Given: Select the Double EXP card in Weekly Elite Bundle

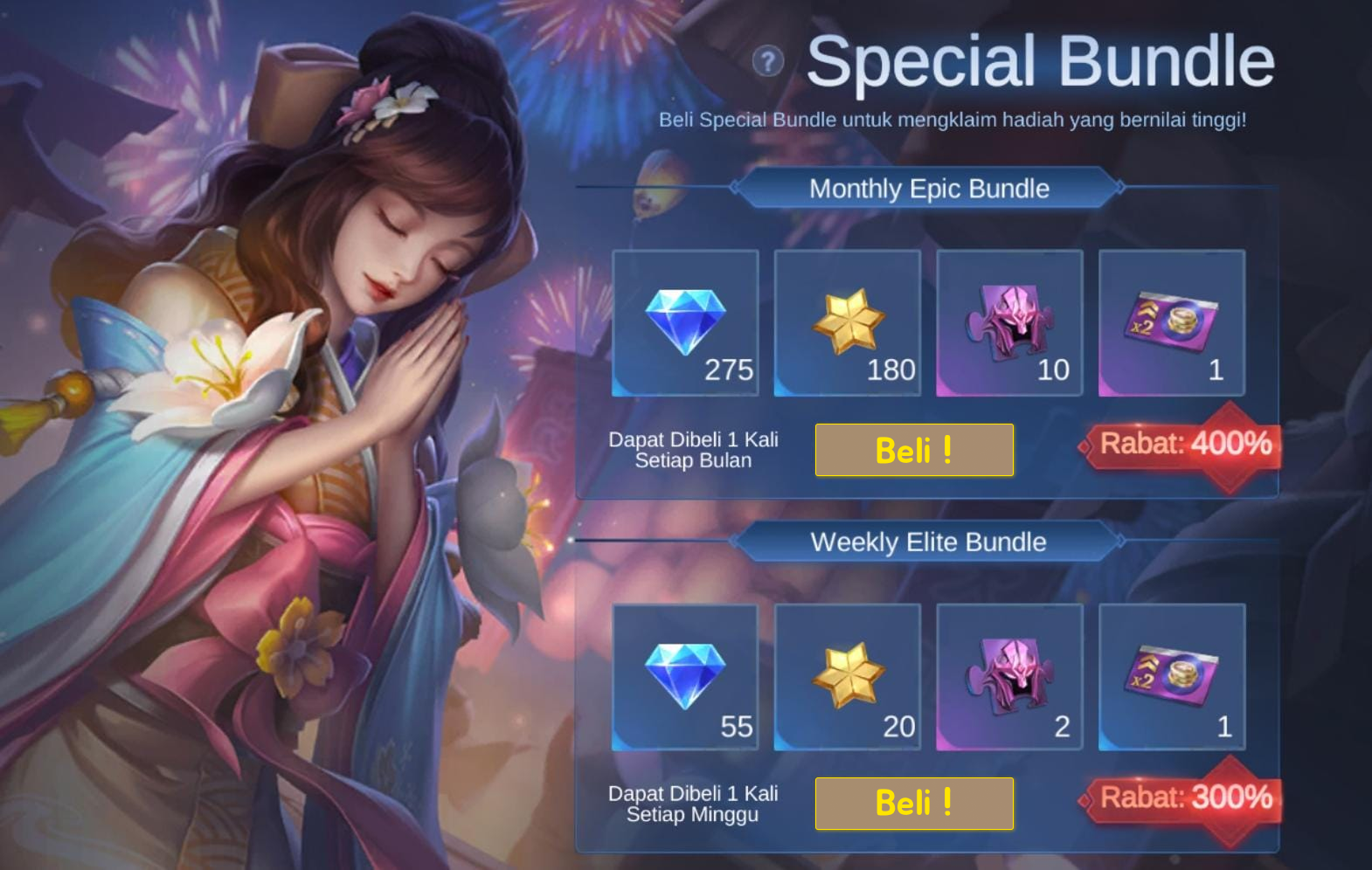Looking at the screenshot, I should pos(1171,675).
